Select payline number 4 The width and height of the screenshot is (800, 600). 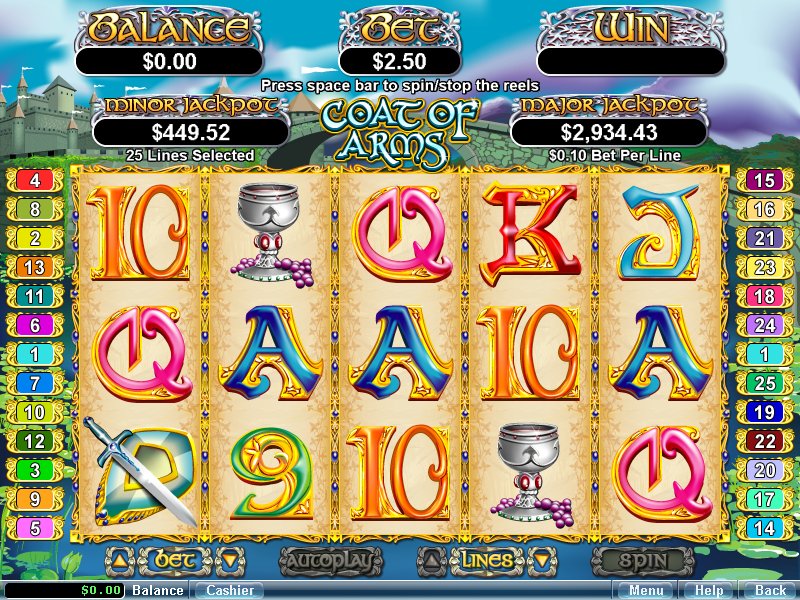pyautogui.click(x=35, y=181)
